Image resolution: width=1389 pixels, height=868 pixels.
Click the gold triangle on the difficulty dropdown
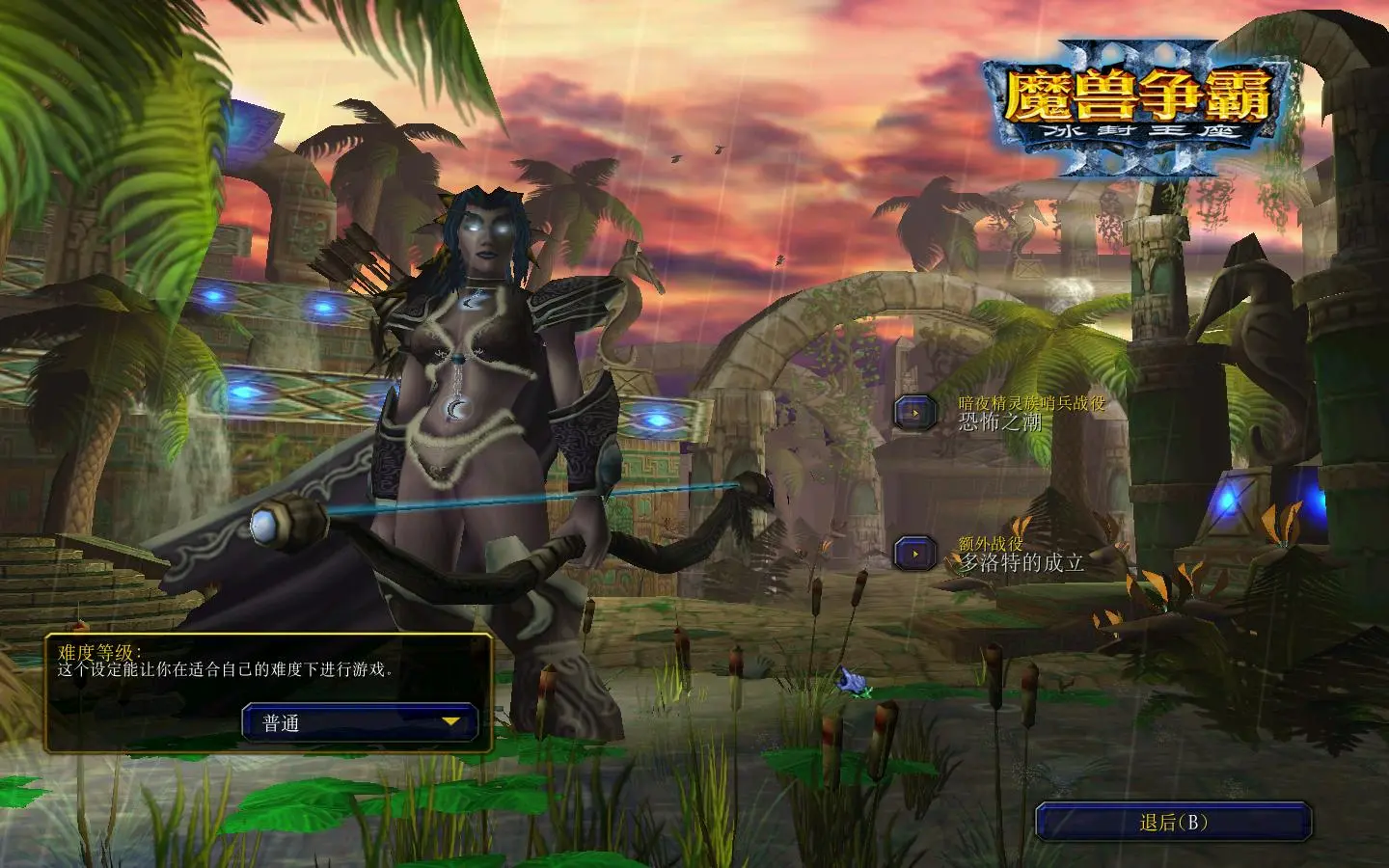point(449,721)
